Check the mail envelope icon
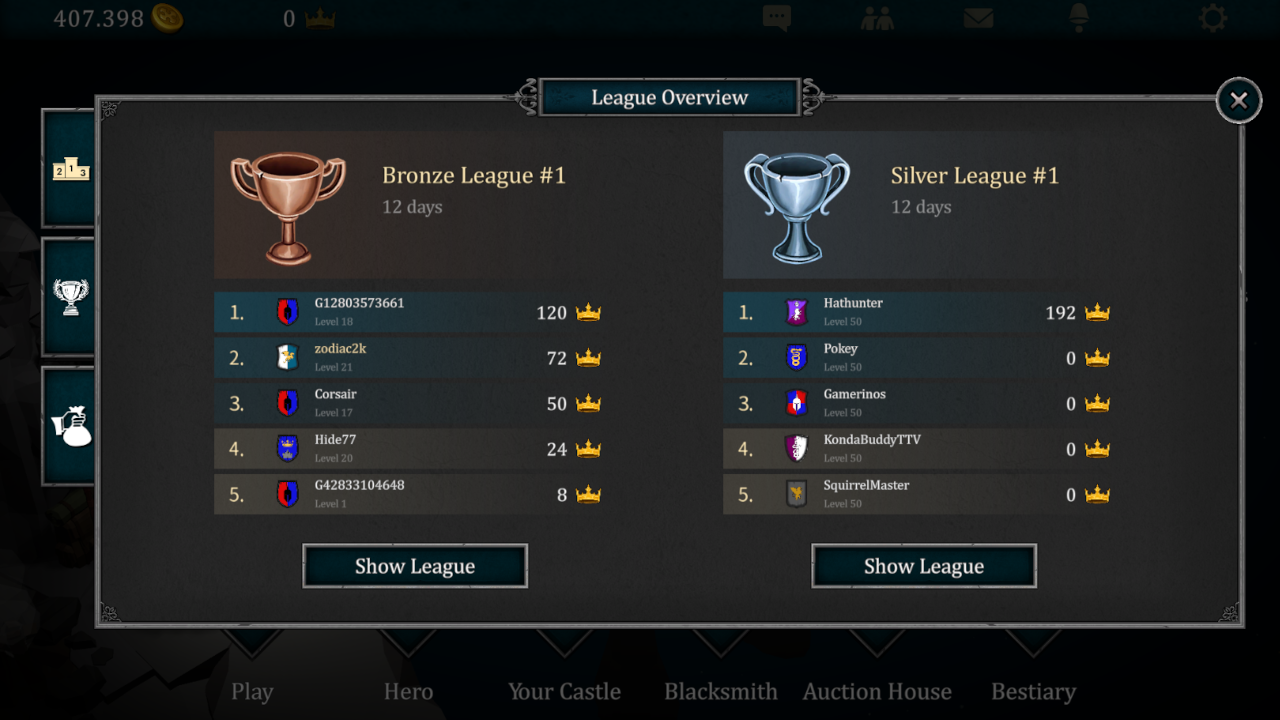Viewport: 1280px width, 720px height. [x=978, y=18]
